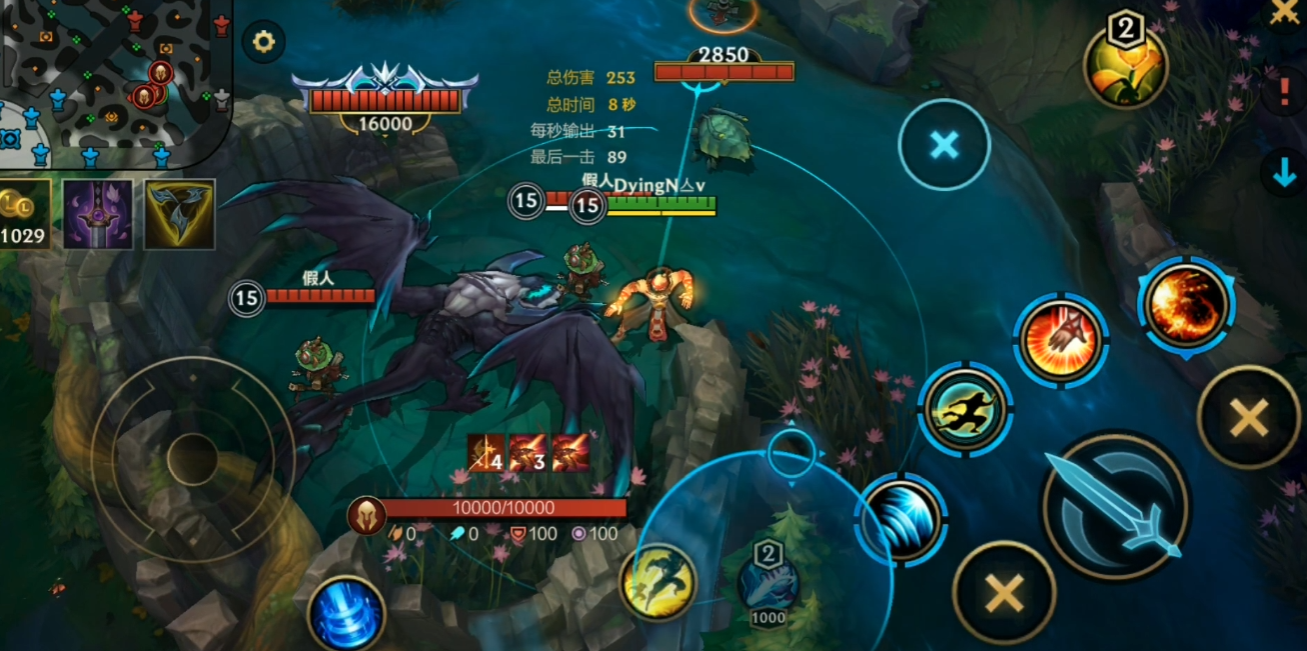
Task: Use the boot enchant item showing 1000
Action: tap(768, 582)
